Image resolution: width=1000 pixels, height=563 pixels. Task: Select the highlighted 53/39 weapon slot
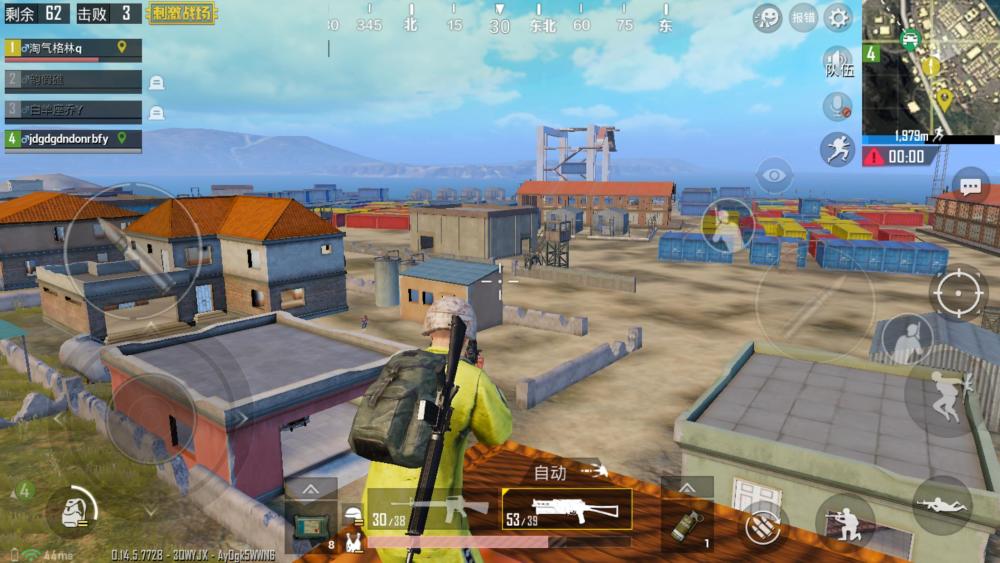pos(566,509)
